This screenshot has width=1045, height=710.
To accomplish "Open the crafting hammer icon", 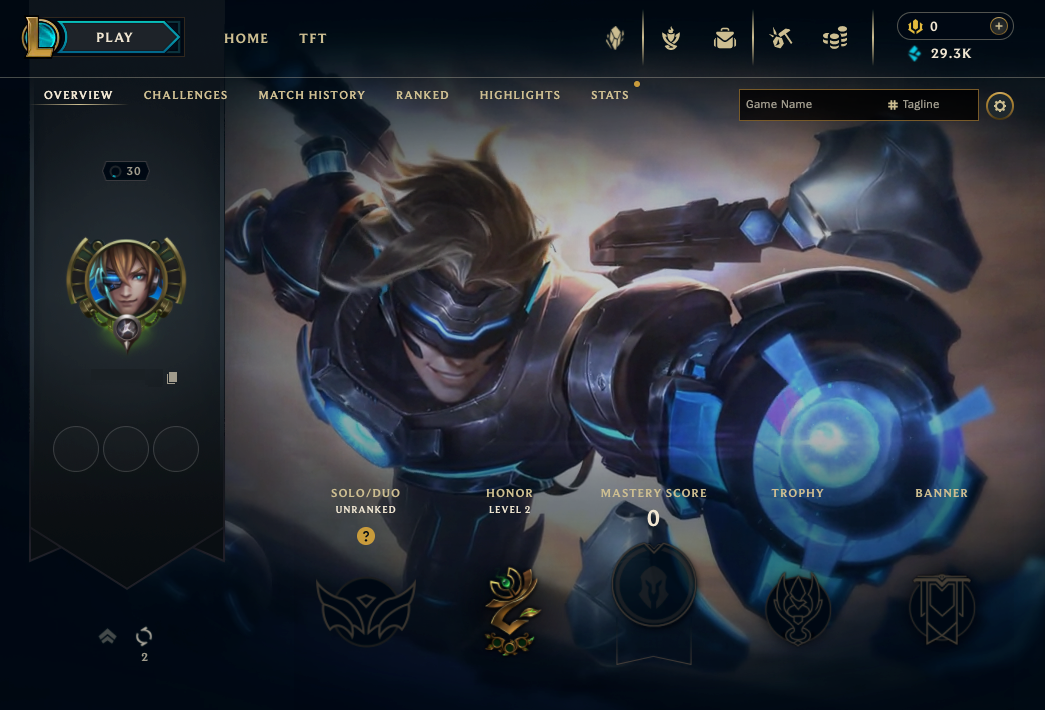I will [x=781, y=39].
